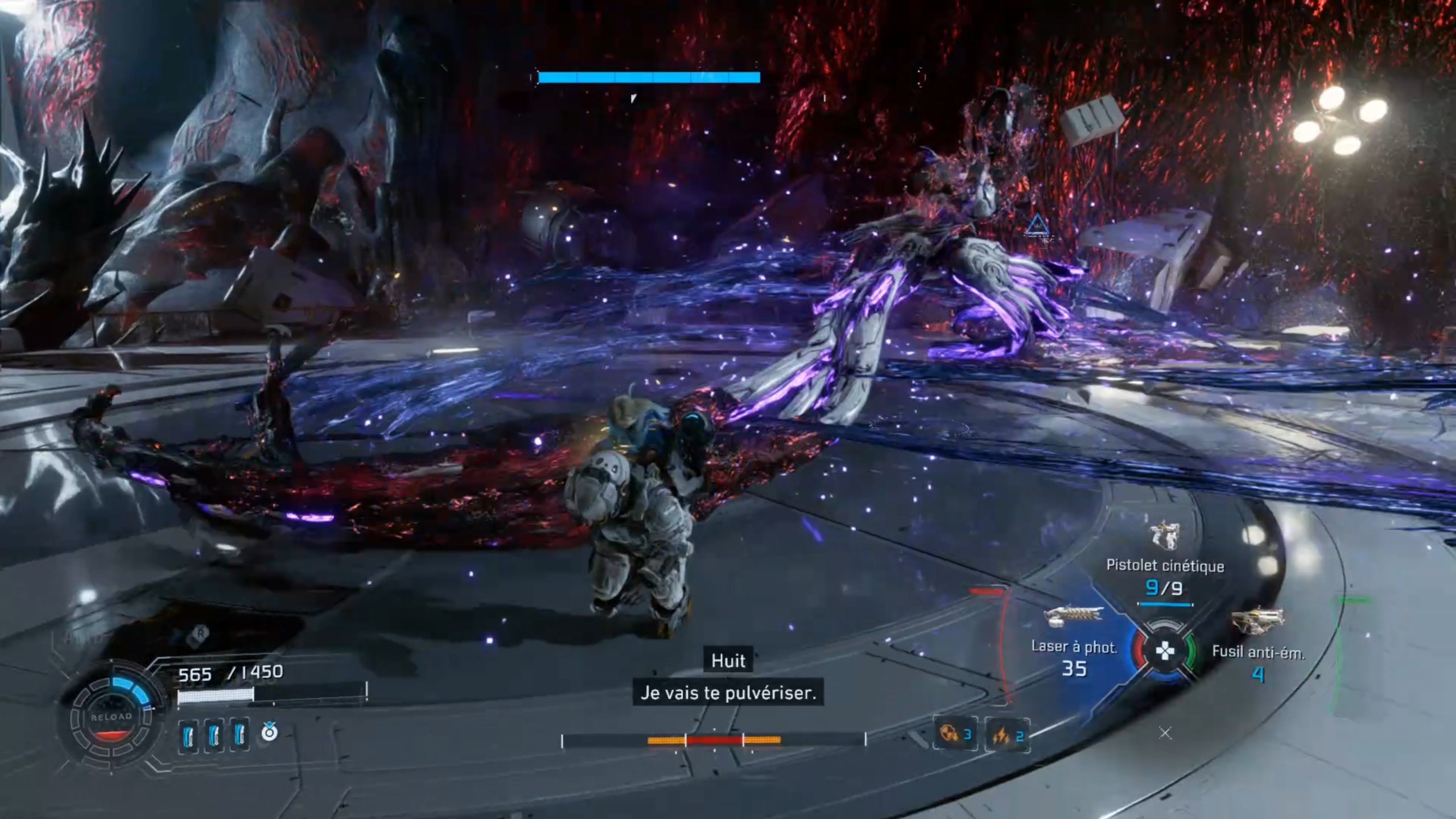This screenshot has height=819, width=1456.
Task: Click the white medal icon
Action: 269,732
